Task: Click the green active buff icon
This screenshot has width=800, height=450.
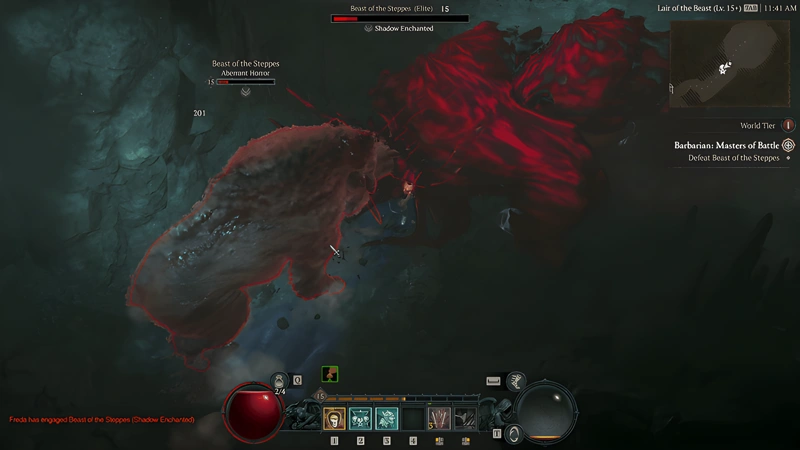Action: pos(329,374)
